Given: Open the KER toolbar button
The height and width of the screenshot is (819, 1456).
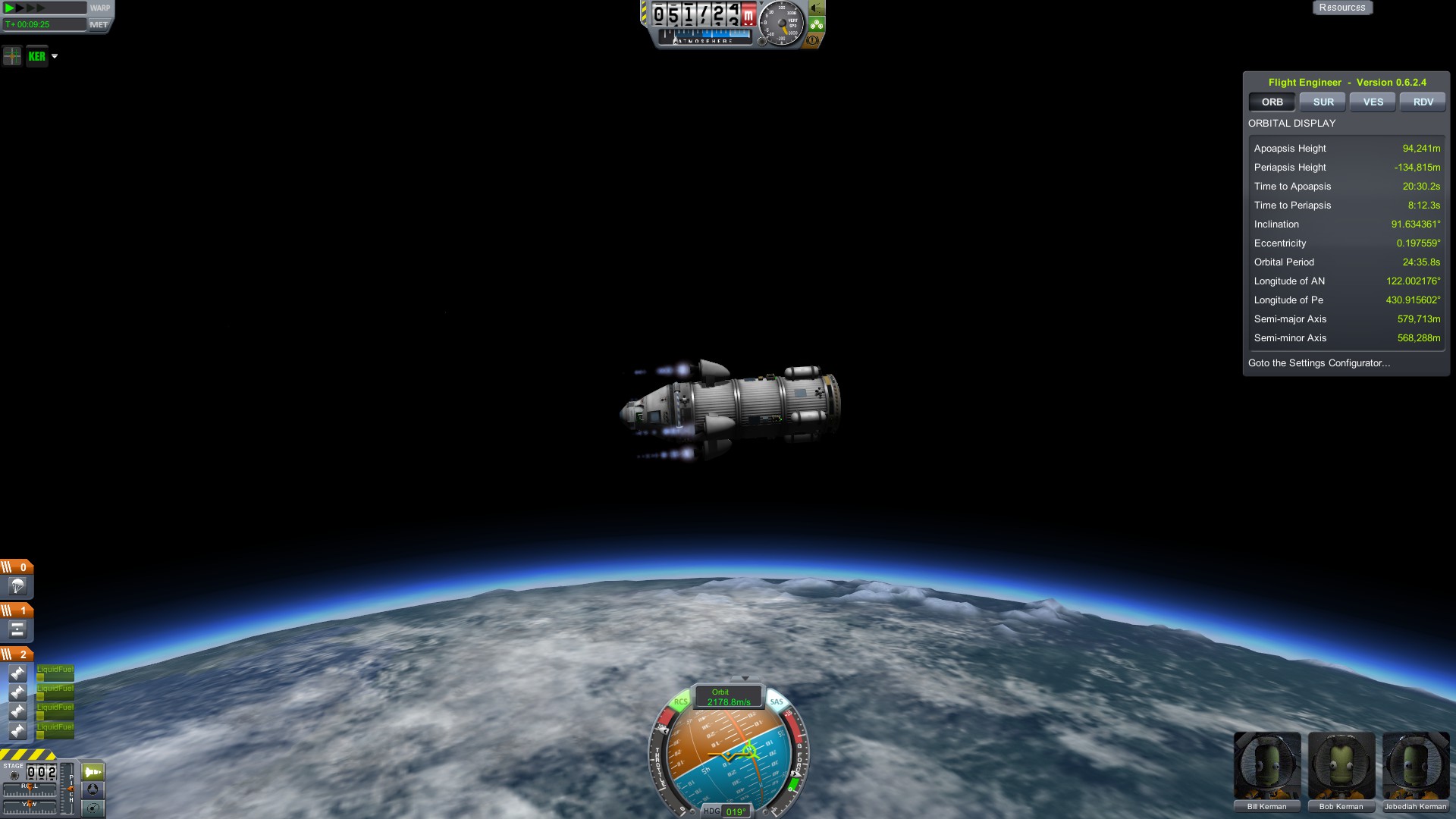Looking at the screenshot, I should (36, 56).
